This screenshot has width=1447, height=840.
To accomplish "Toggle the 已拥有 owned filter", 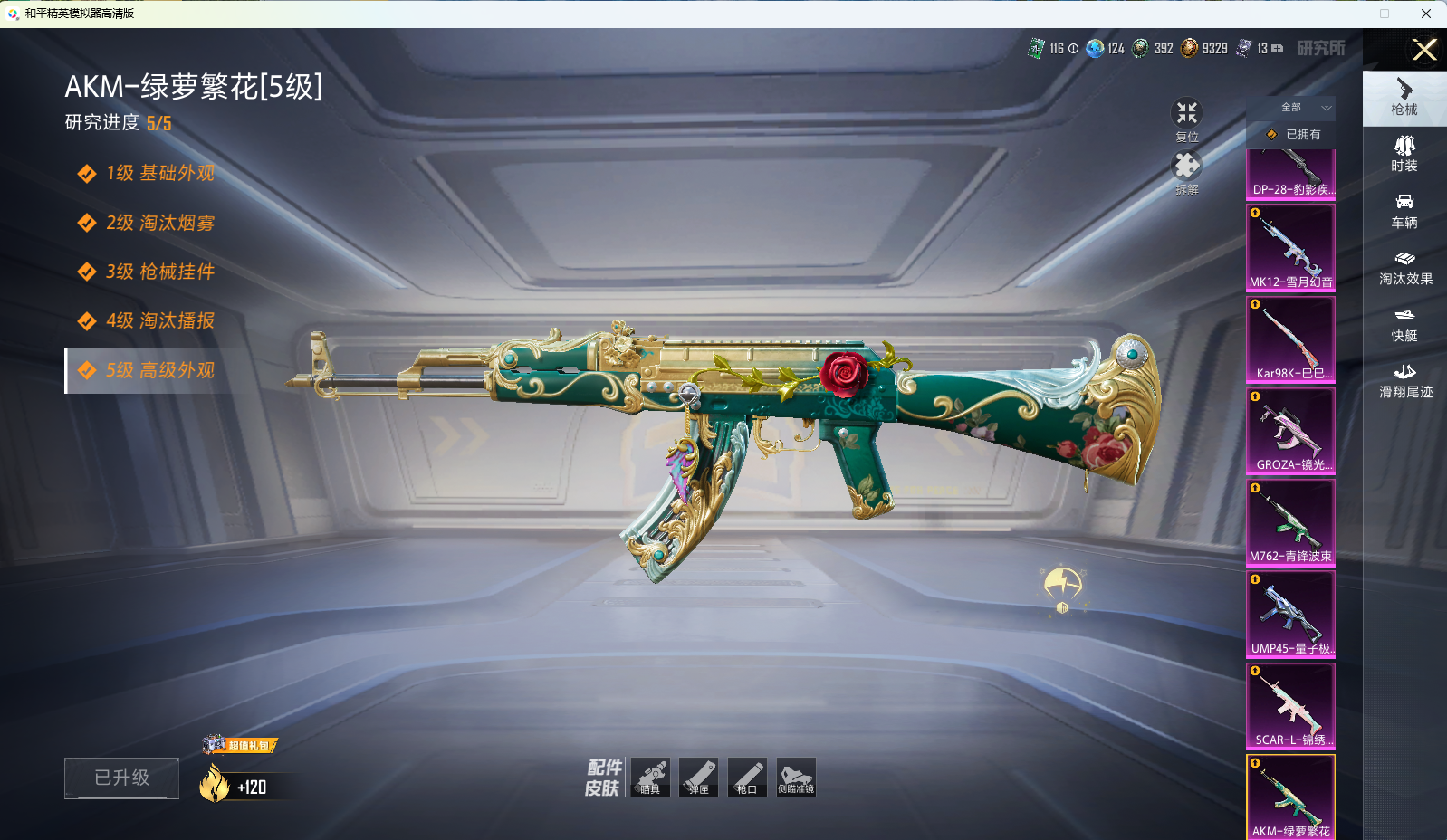I will tap(1293, 134).
